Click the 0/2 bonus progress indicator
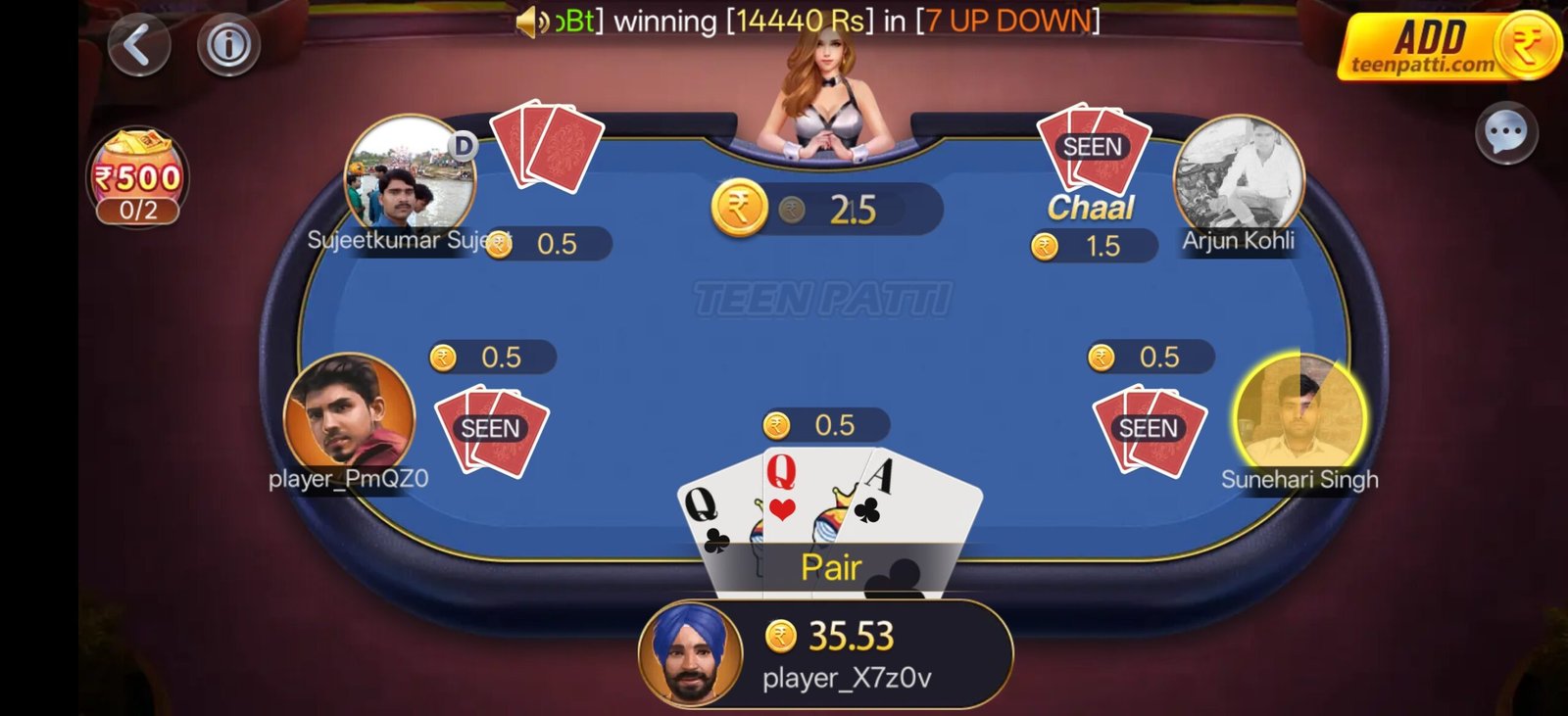 coord(138,209)
